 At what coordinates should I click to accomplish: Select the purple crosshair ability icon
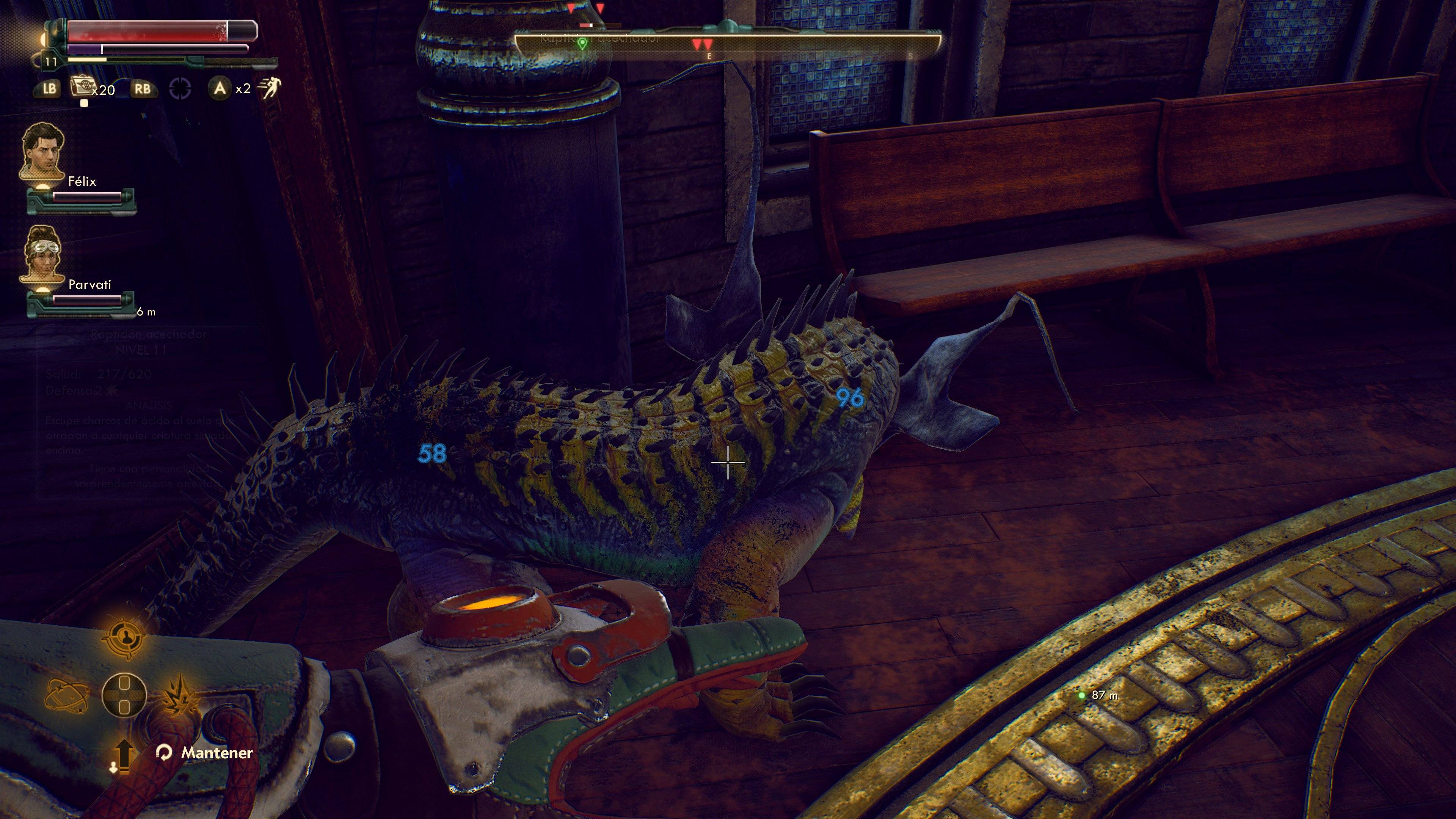pyautogui.click(x=180, y=89)
